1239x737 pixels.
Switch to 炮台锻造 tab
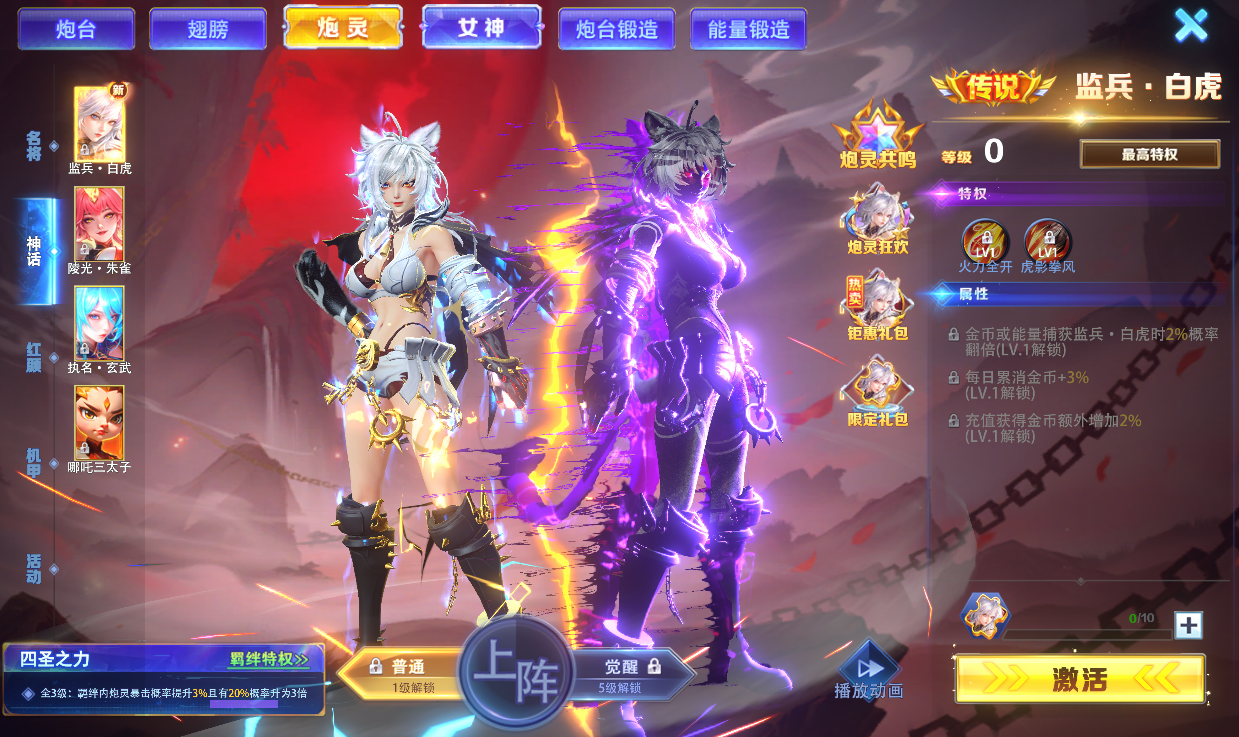click(617, 29)
